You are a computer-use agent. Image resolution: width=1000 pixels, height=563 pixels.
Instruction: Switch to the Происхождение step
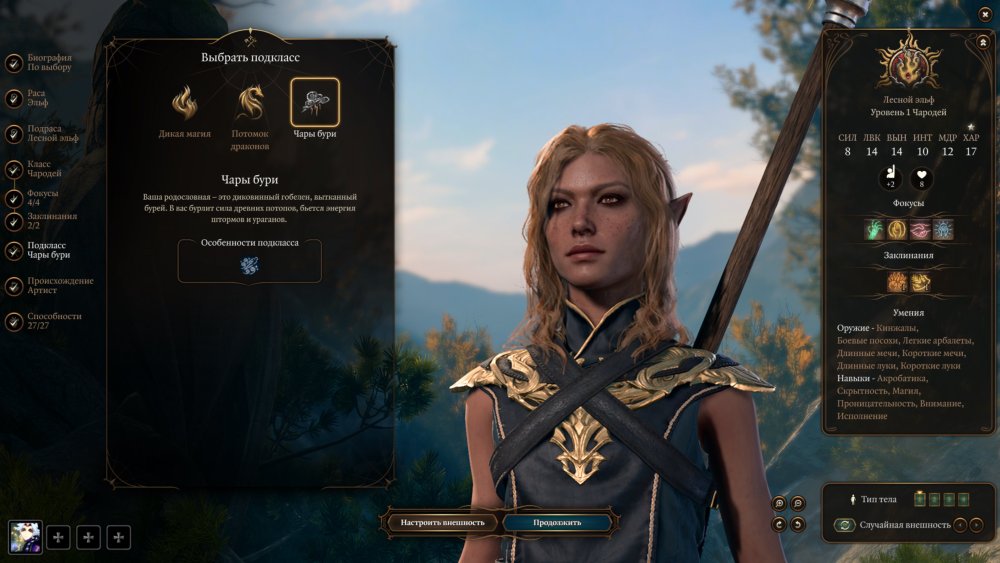pyautogui.click(x=15, y=286)
